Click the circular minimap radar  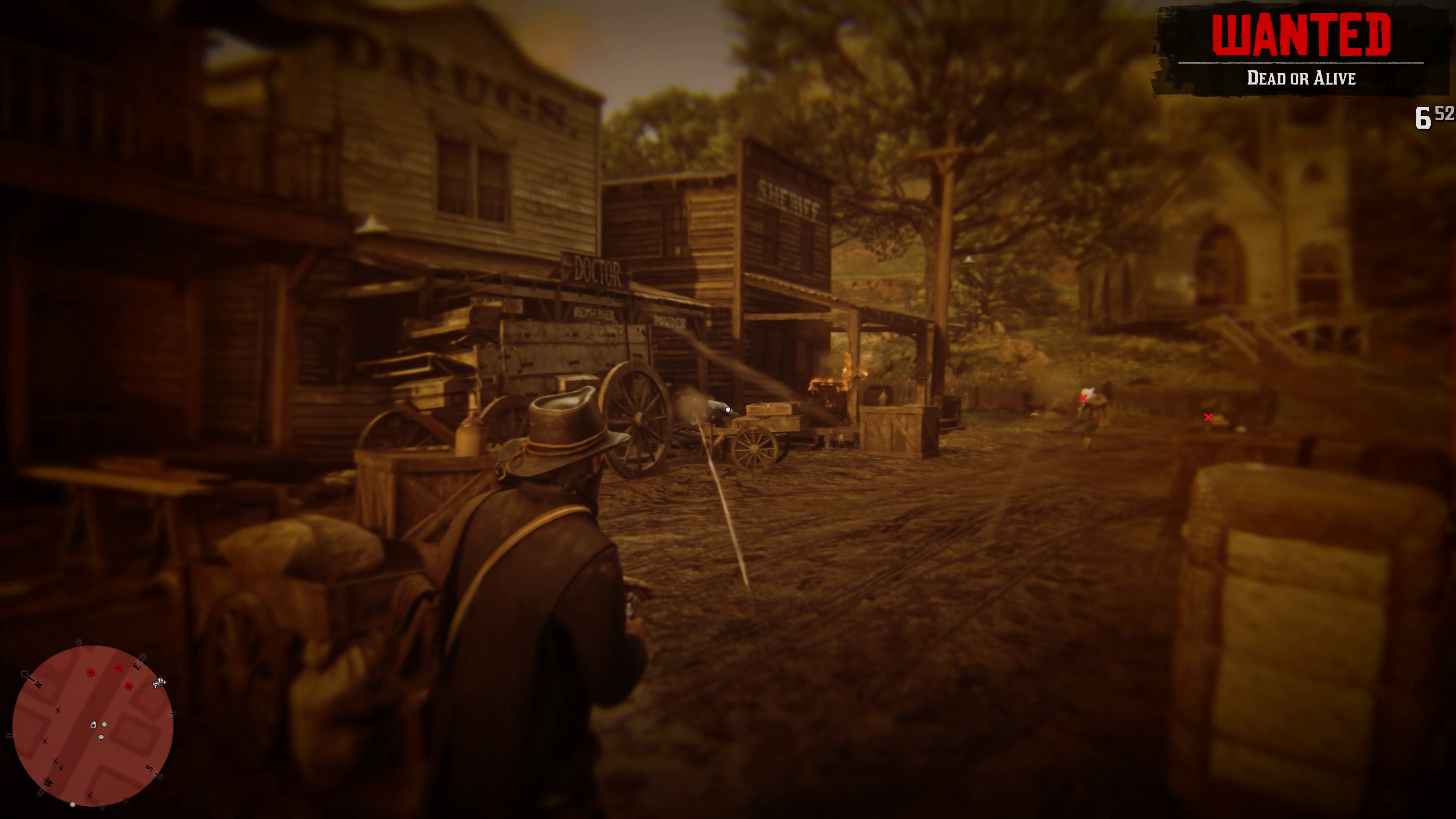pyautogui.click(x=93, y=726)
